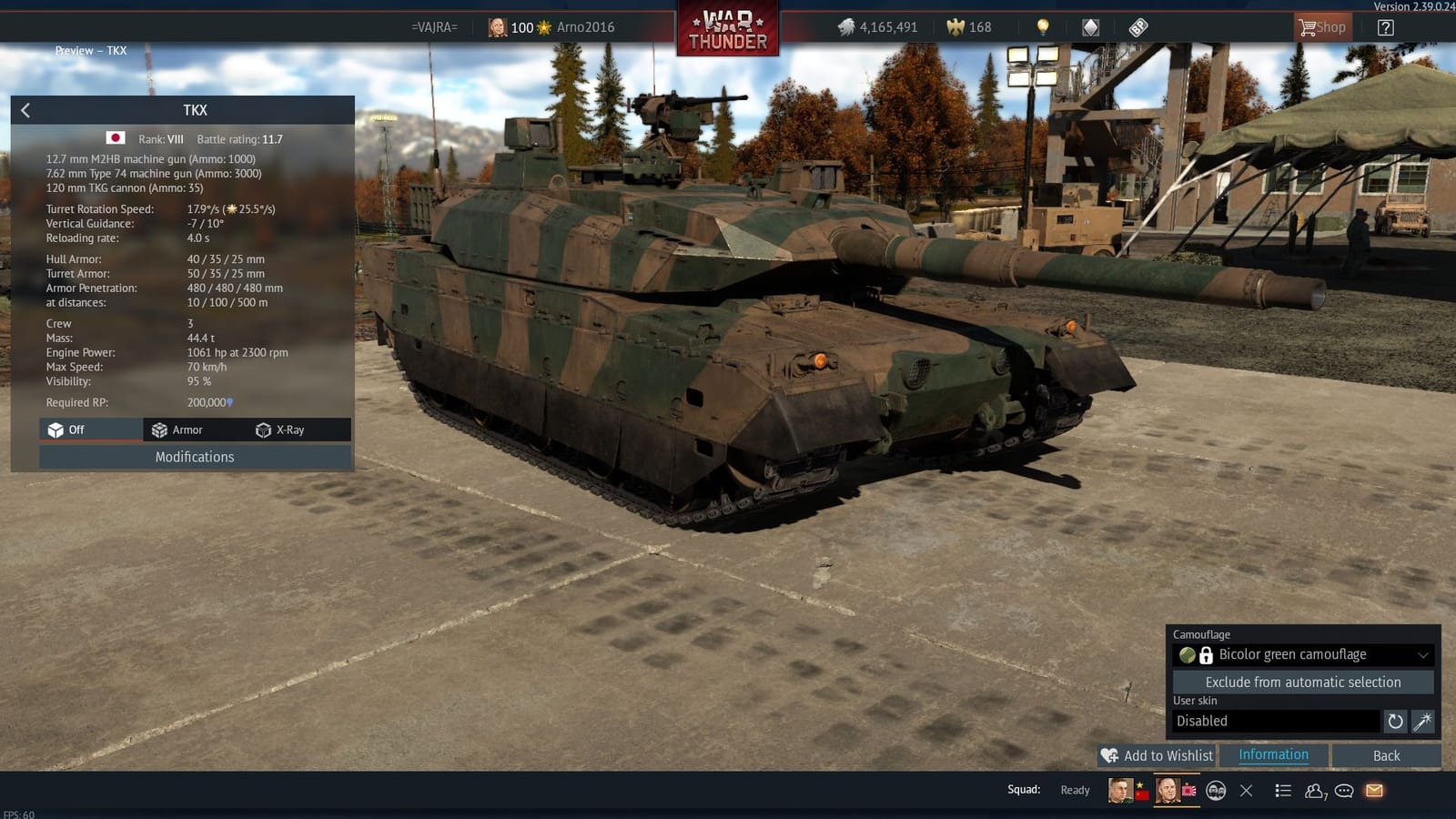Viewport: 1456px width, 819px height.
Task: Click the camouflage color preview swatch
Action: [1187, 654]
